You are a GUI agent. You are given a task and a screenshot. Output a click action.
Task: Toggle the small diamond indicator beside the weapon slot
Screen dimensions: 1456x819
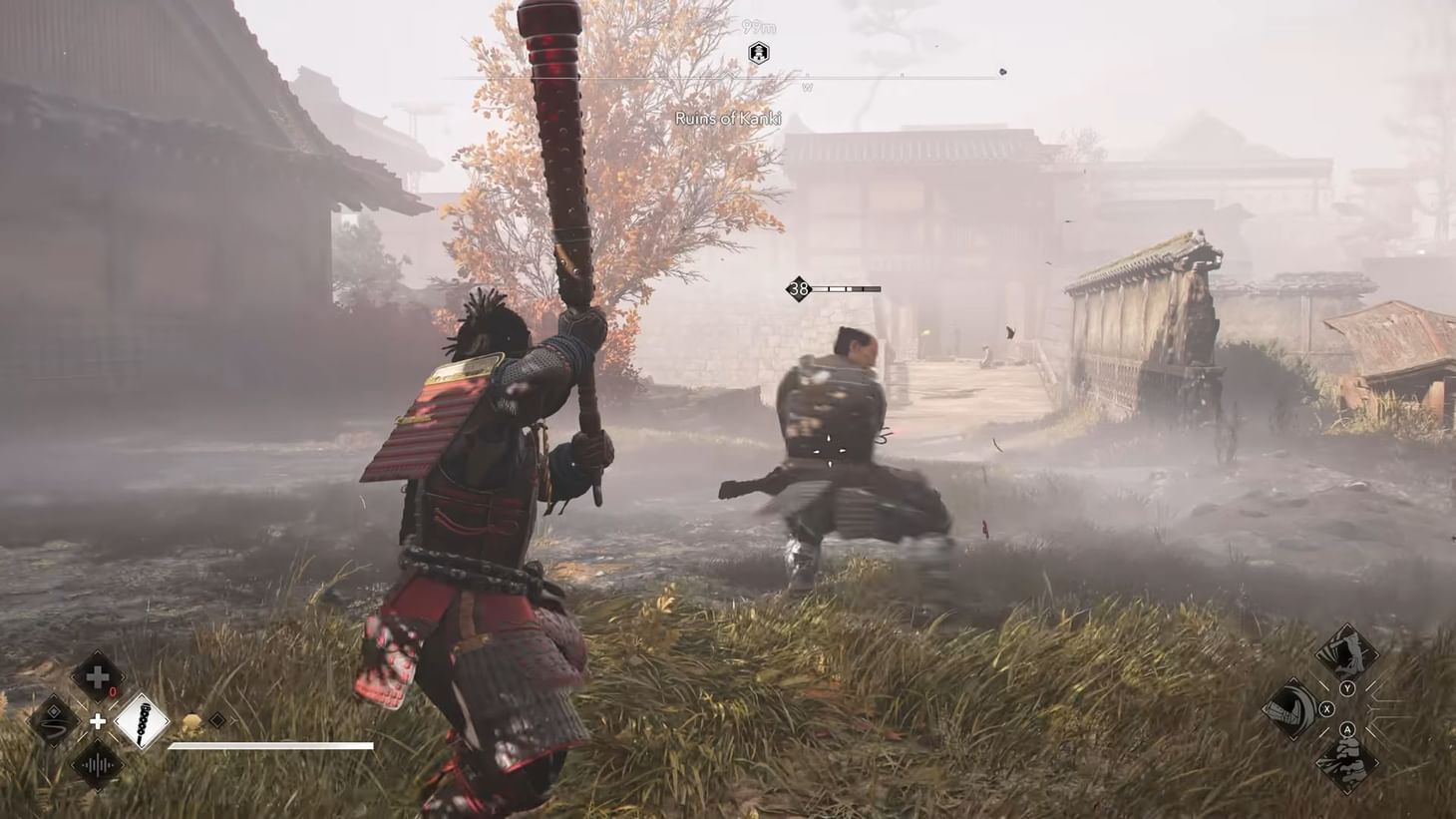click(x=215, y=719)
